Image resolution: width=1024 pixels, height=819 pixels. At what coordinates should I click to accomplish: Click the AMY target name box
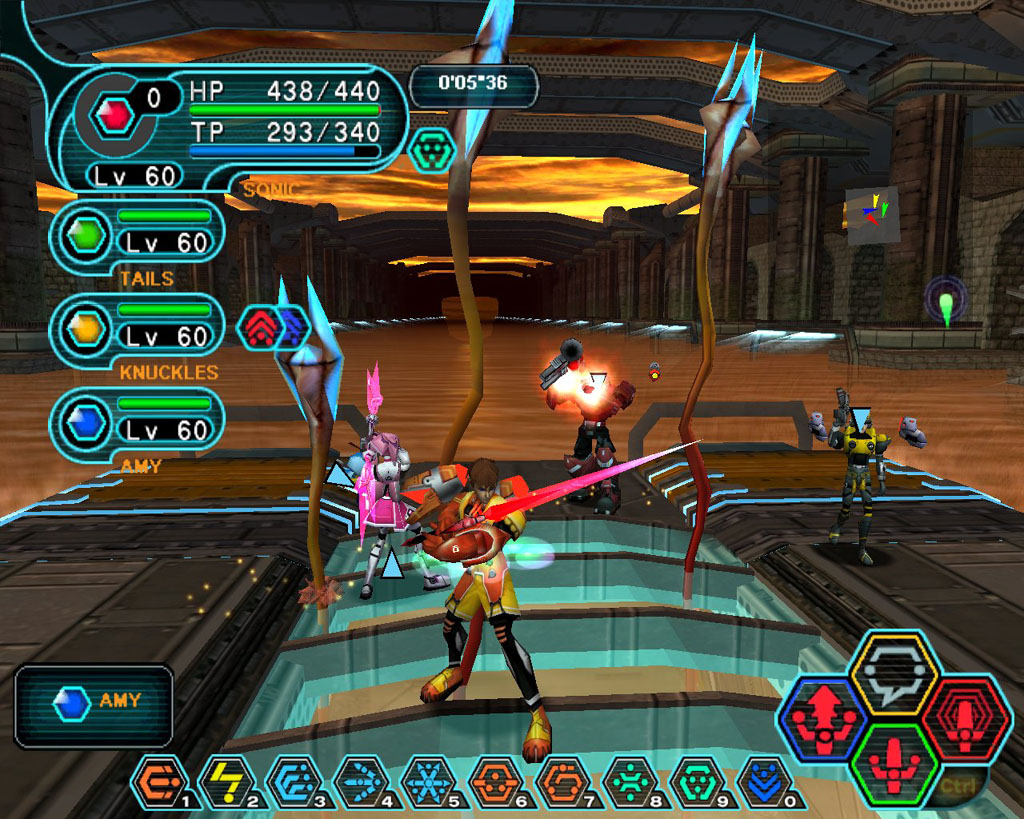tap(94, 706)
